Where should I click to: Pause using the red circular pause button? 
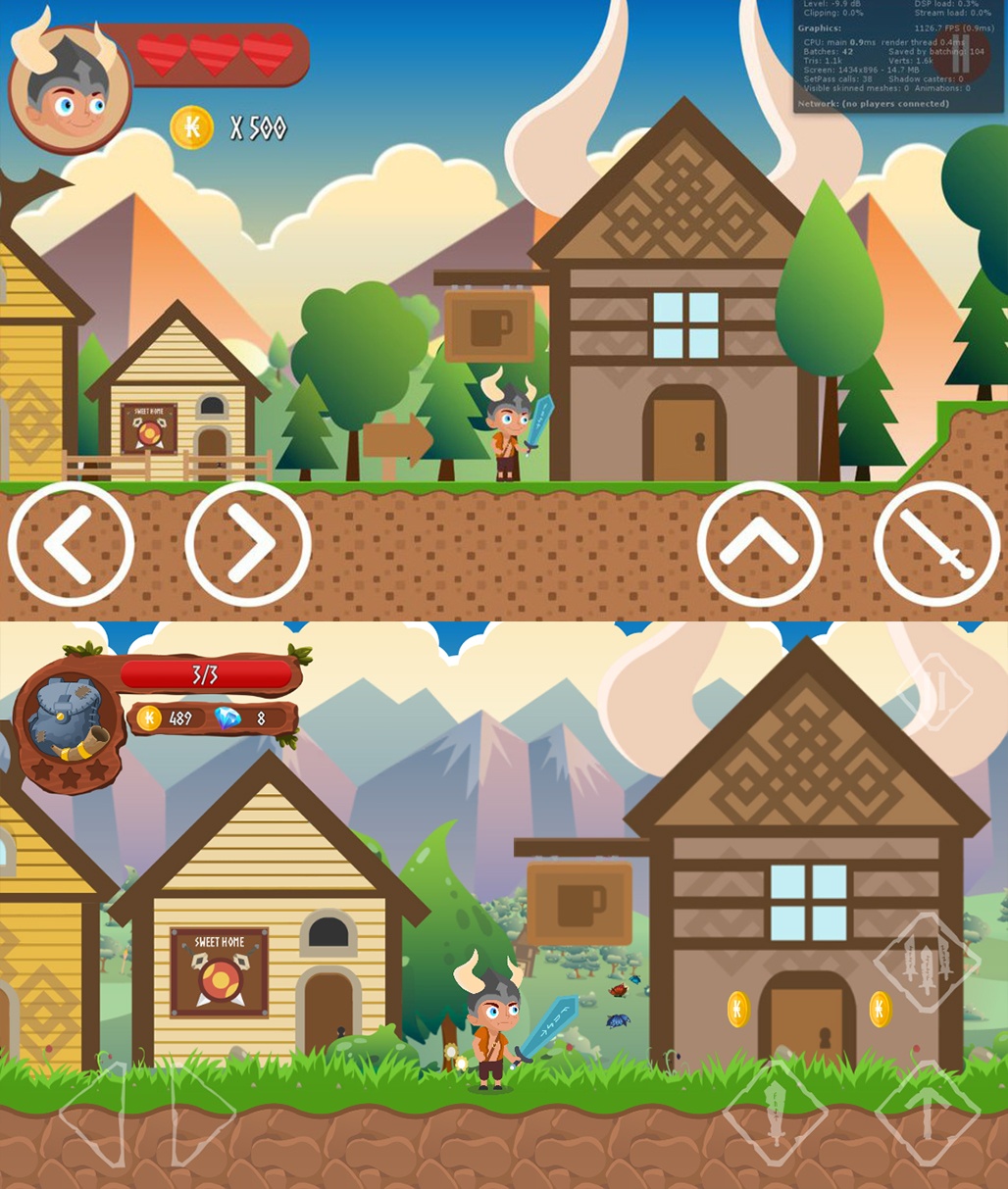point(960,56)
